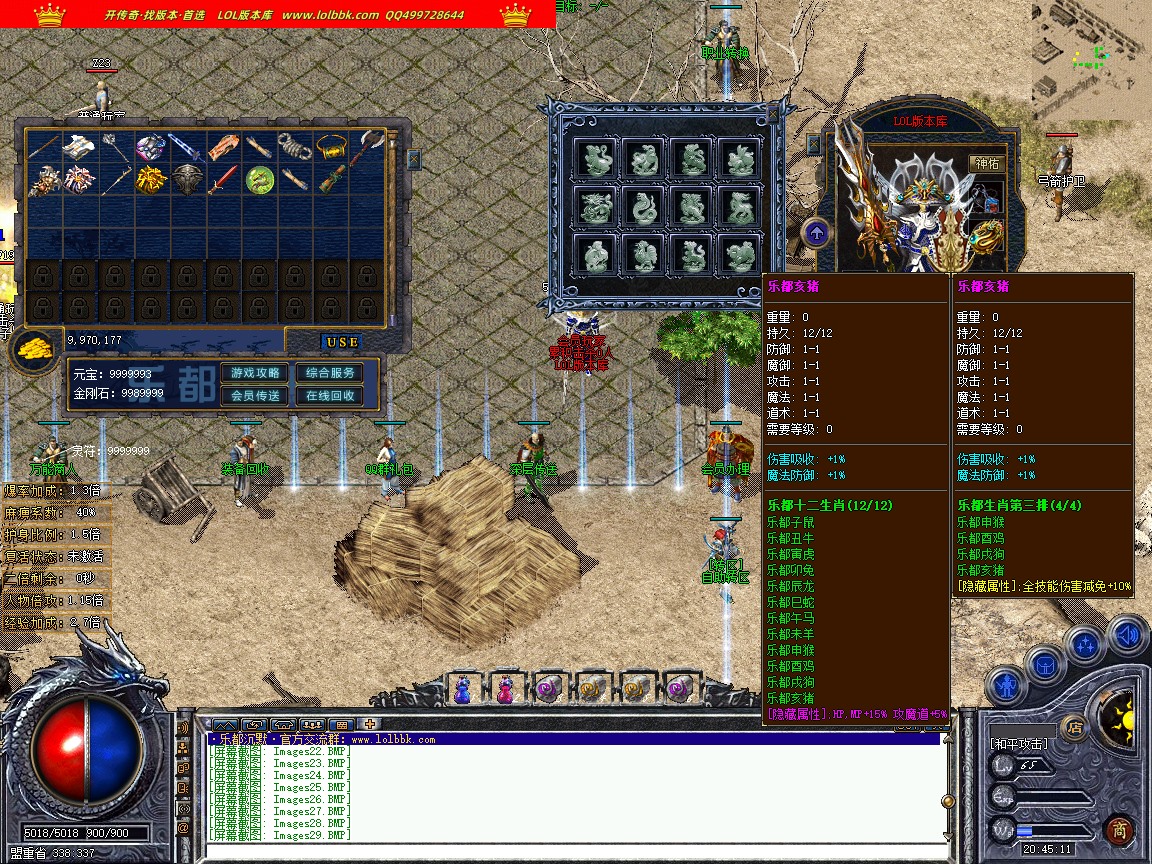
Task: Toggle the sound speaker button
Action: tap(1126, 634)
